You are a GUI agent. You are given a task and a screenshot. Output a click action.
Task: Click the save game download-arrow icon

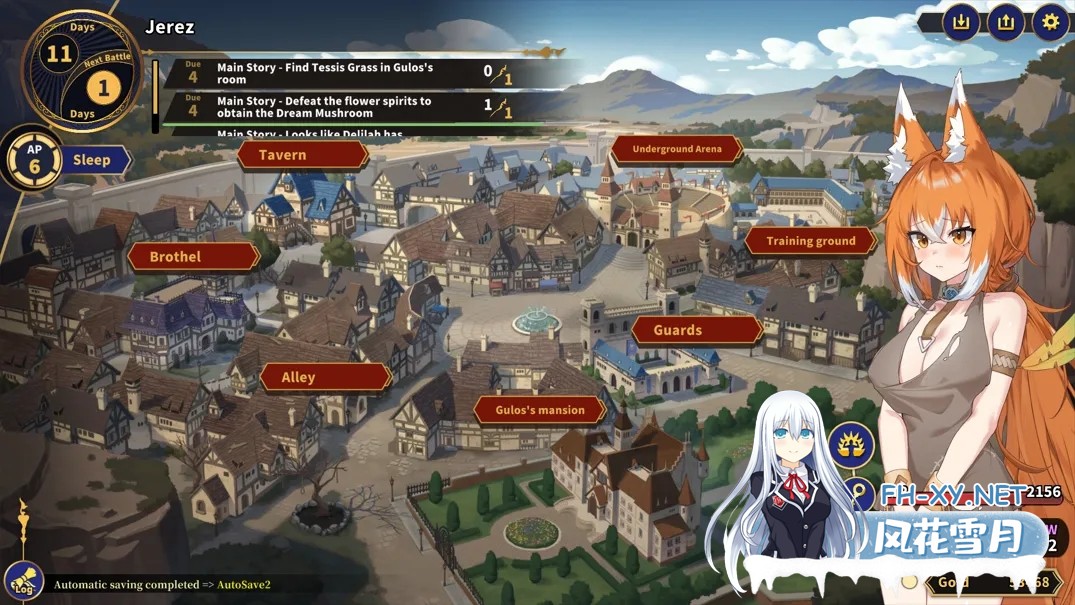(x=962, y=22)
